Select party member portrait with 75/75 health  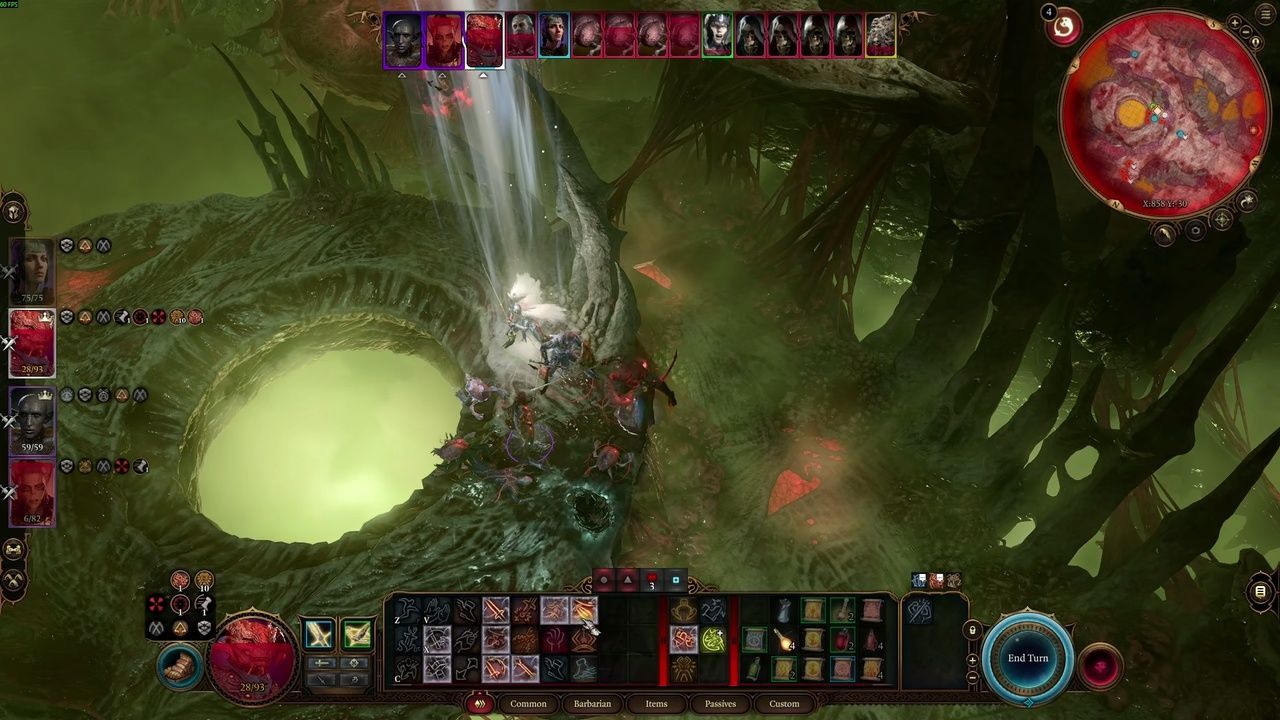pos(32,270)
